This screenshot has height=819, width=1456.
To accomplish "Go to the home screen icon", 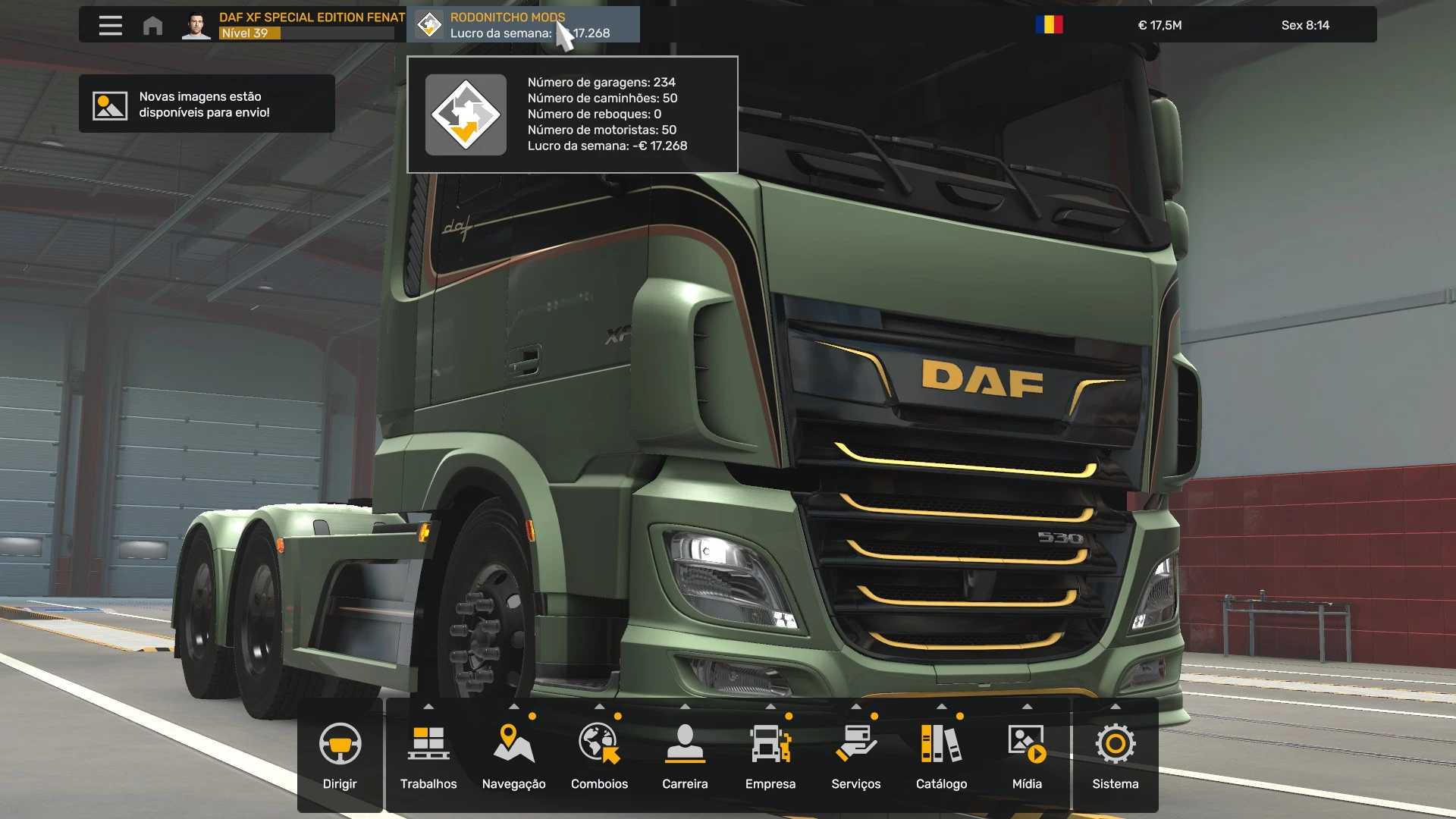I will click(x=152, y=25).
